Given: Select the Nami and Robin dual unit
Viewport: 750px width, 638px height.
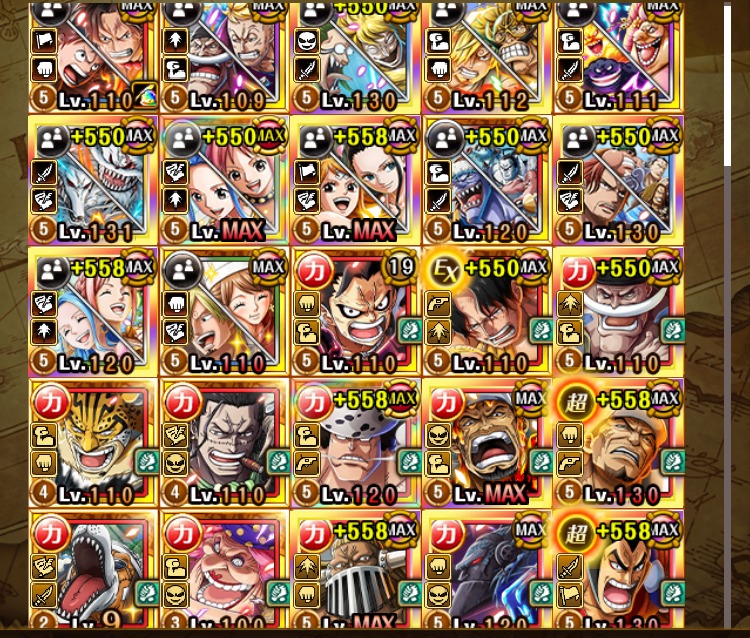Looking at the screenshot, I should pos(355,180).
